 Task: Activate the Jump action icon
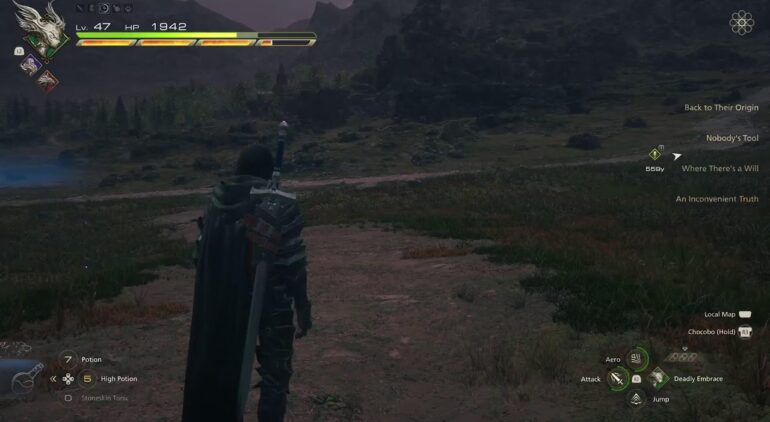point(636,399)
